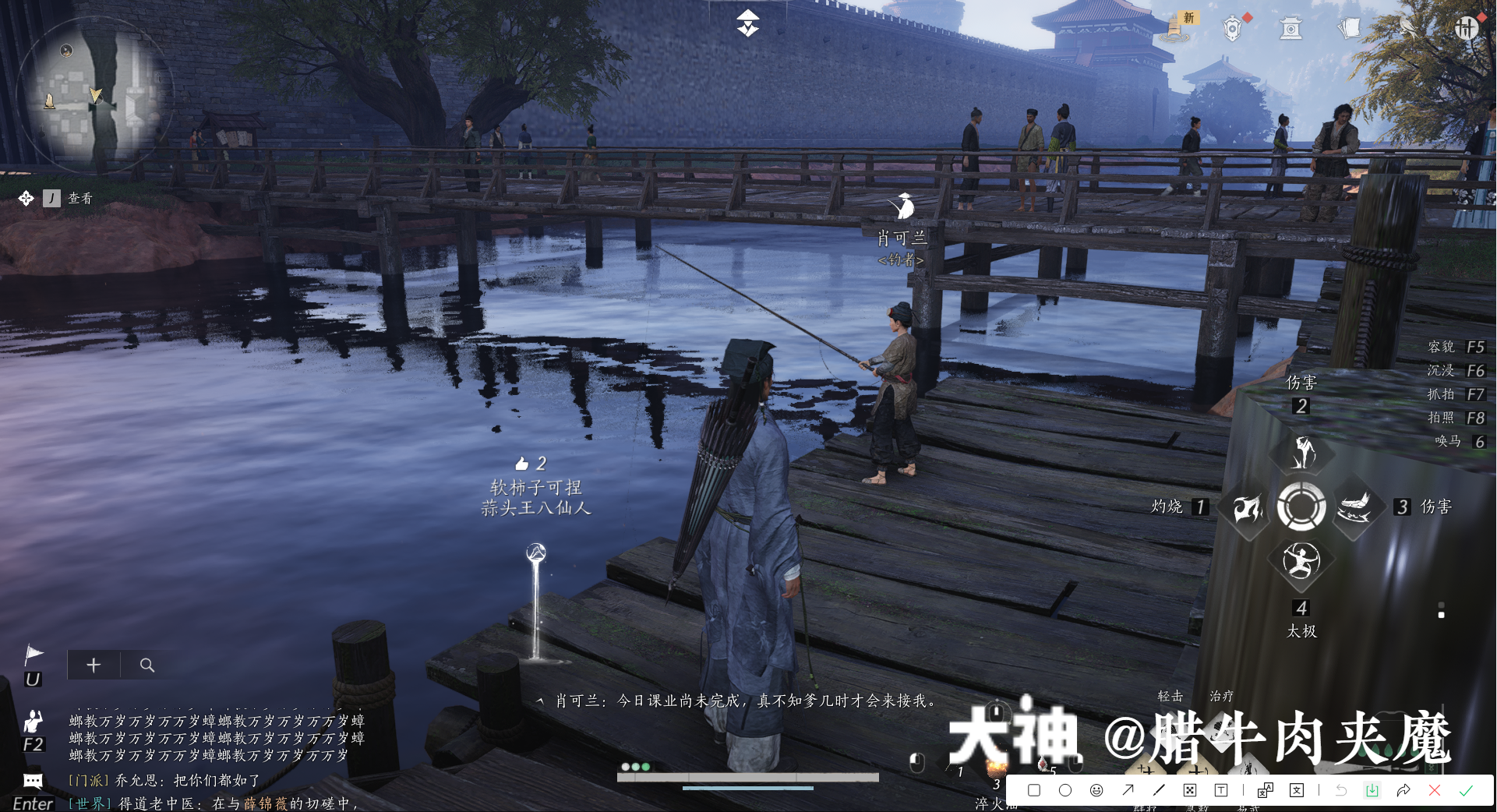Open the round crossed-swords main menu icon
The image size is (1497, 812).
[x=1466, y=28]
